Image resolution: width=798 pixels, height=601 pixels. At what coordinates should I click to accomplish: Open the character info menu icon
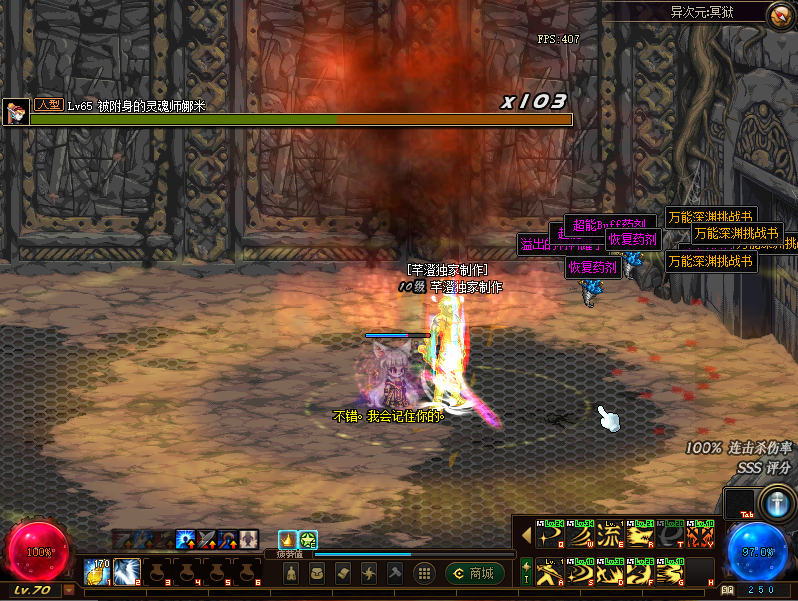coord(290,573)
